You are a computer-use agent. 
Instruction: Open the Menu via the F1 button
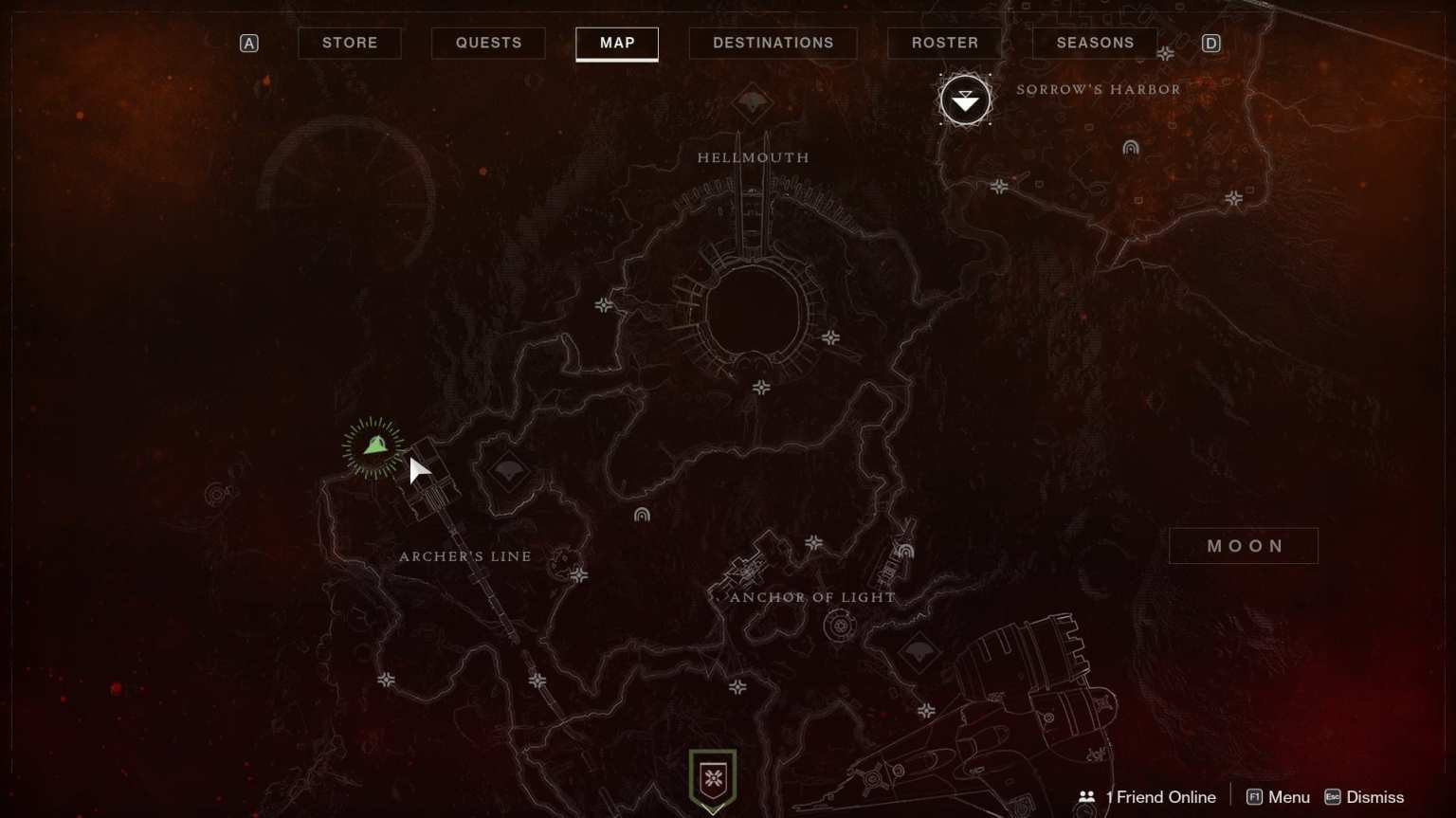(1277, 797)
